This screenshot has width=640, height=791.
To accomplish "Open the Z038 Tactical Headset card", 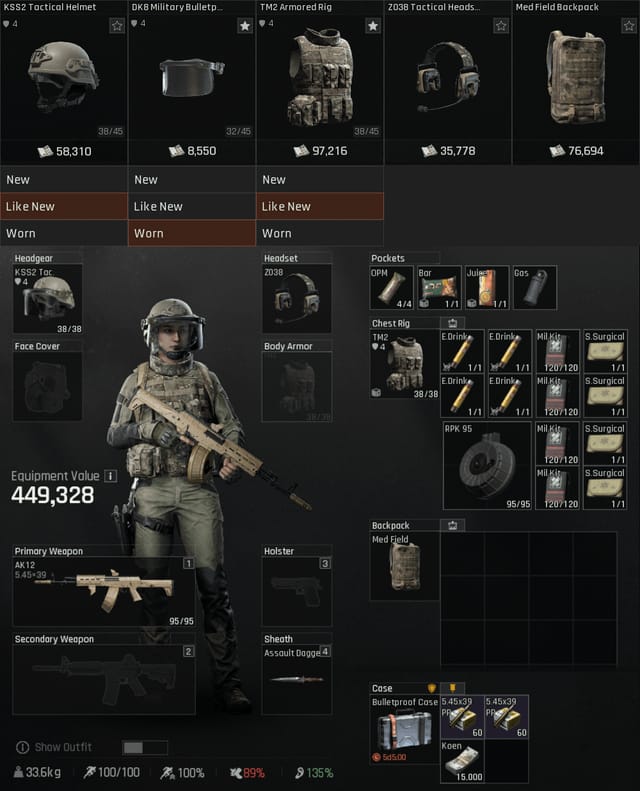I will tap(447, 82).
